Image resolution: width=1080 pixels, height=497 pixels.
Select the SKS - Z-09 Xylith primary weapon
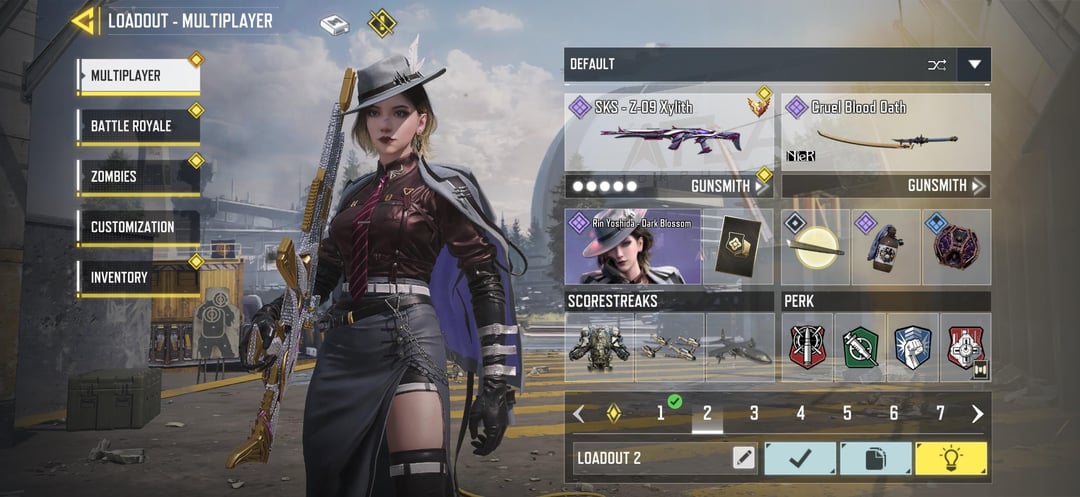coord(669,132)
